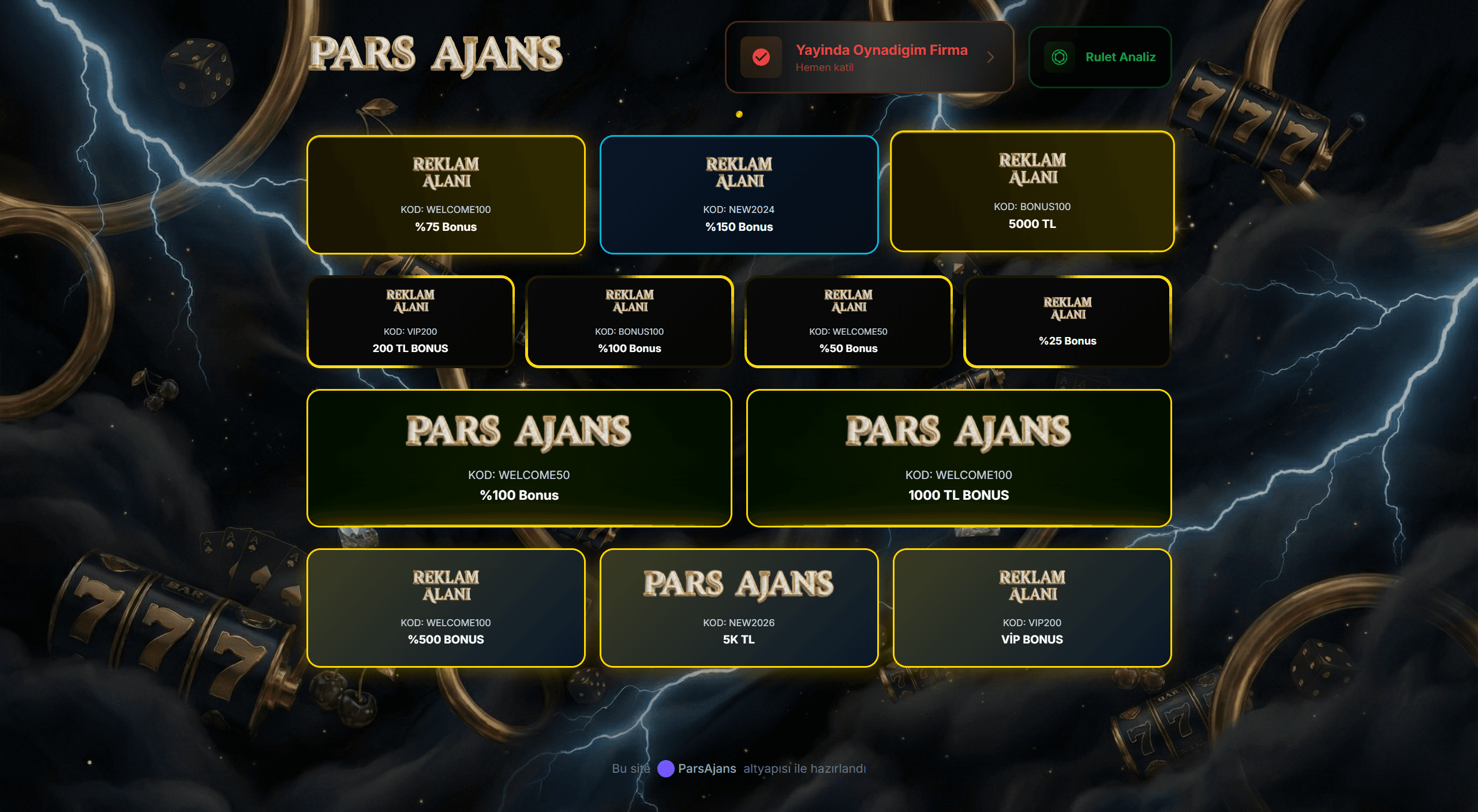Select the yellow carousel indicator dot
This screenshot has height=812, width=1478.
[x=739, y=114]
